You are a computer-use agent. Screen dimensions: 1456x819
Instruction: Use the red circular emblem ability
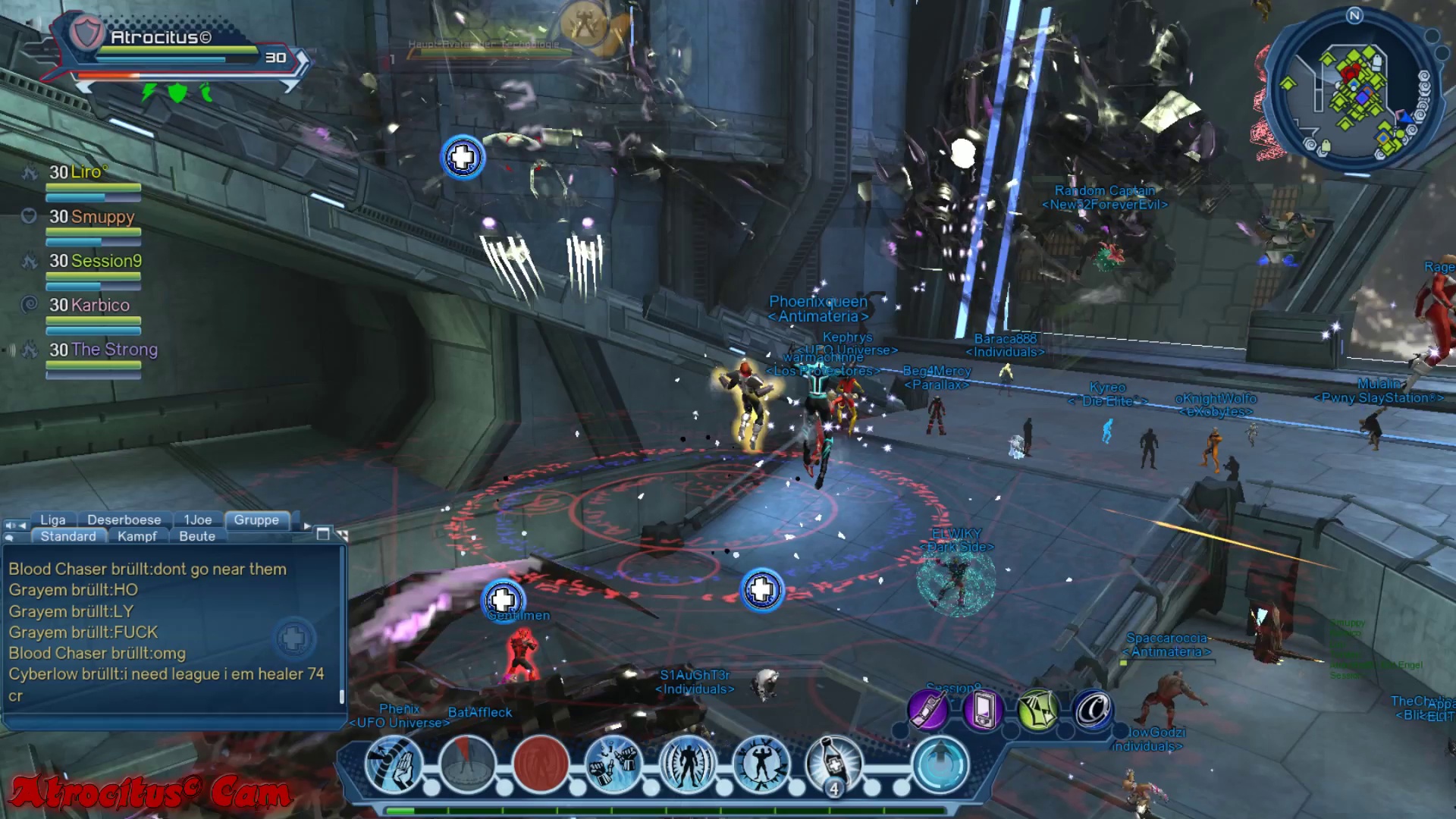point(541,764)
